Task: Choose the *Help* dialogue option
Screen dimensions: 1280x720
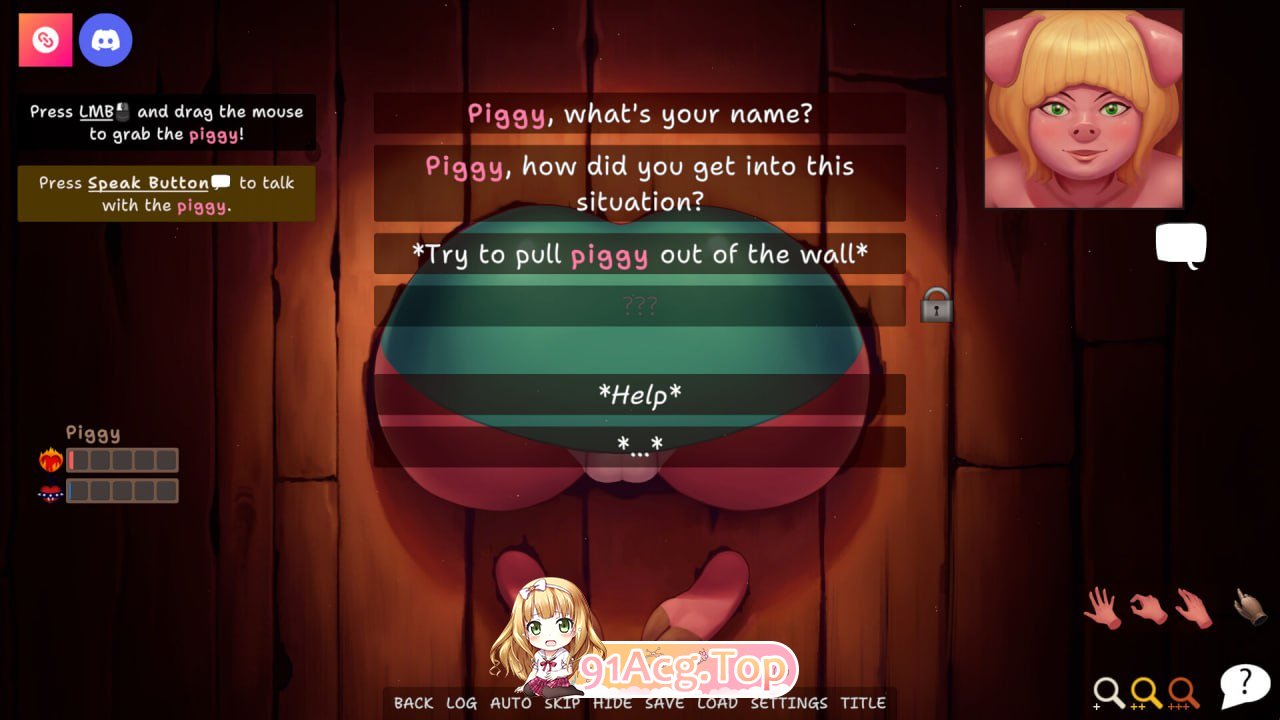Action: point(640,396)
